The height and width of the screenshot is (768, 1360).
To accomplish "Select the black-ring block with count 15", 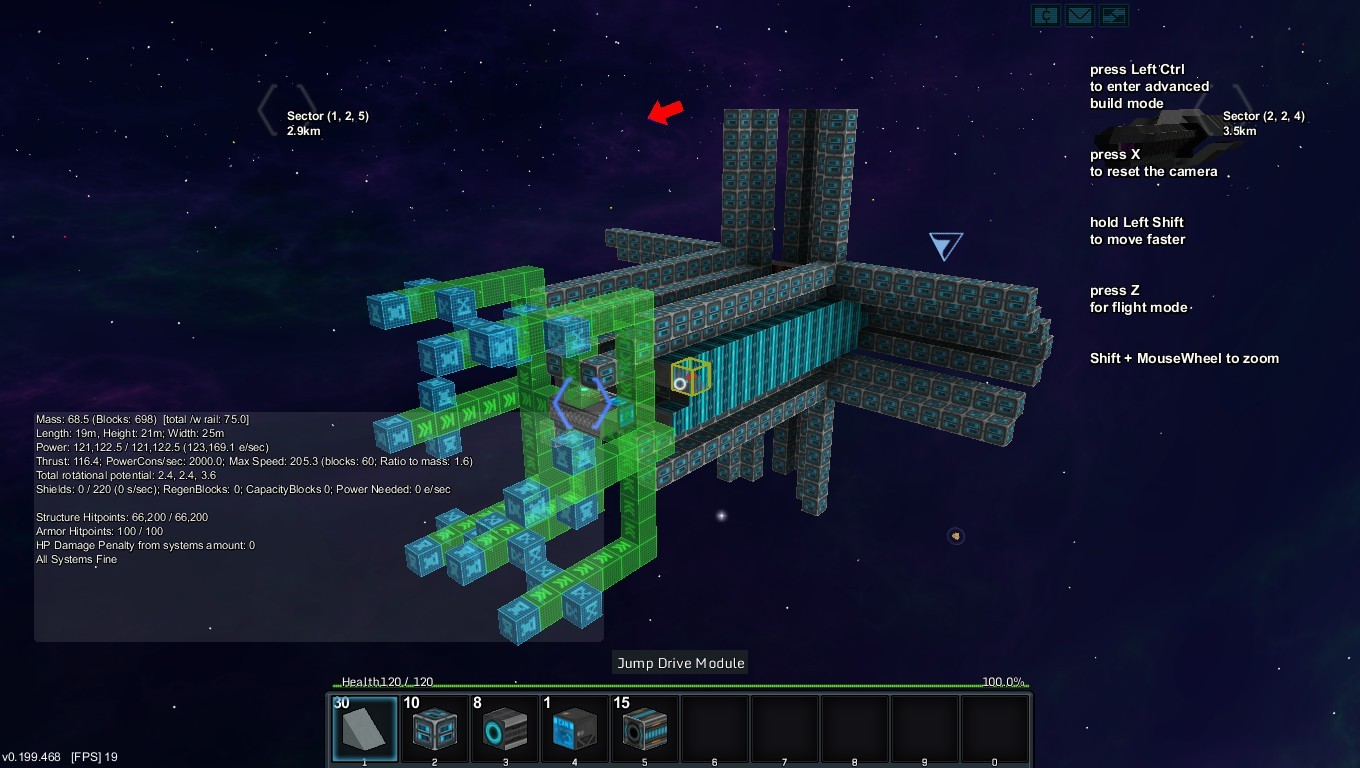I will pos(645,729).
